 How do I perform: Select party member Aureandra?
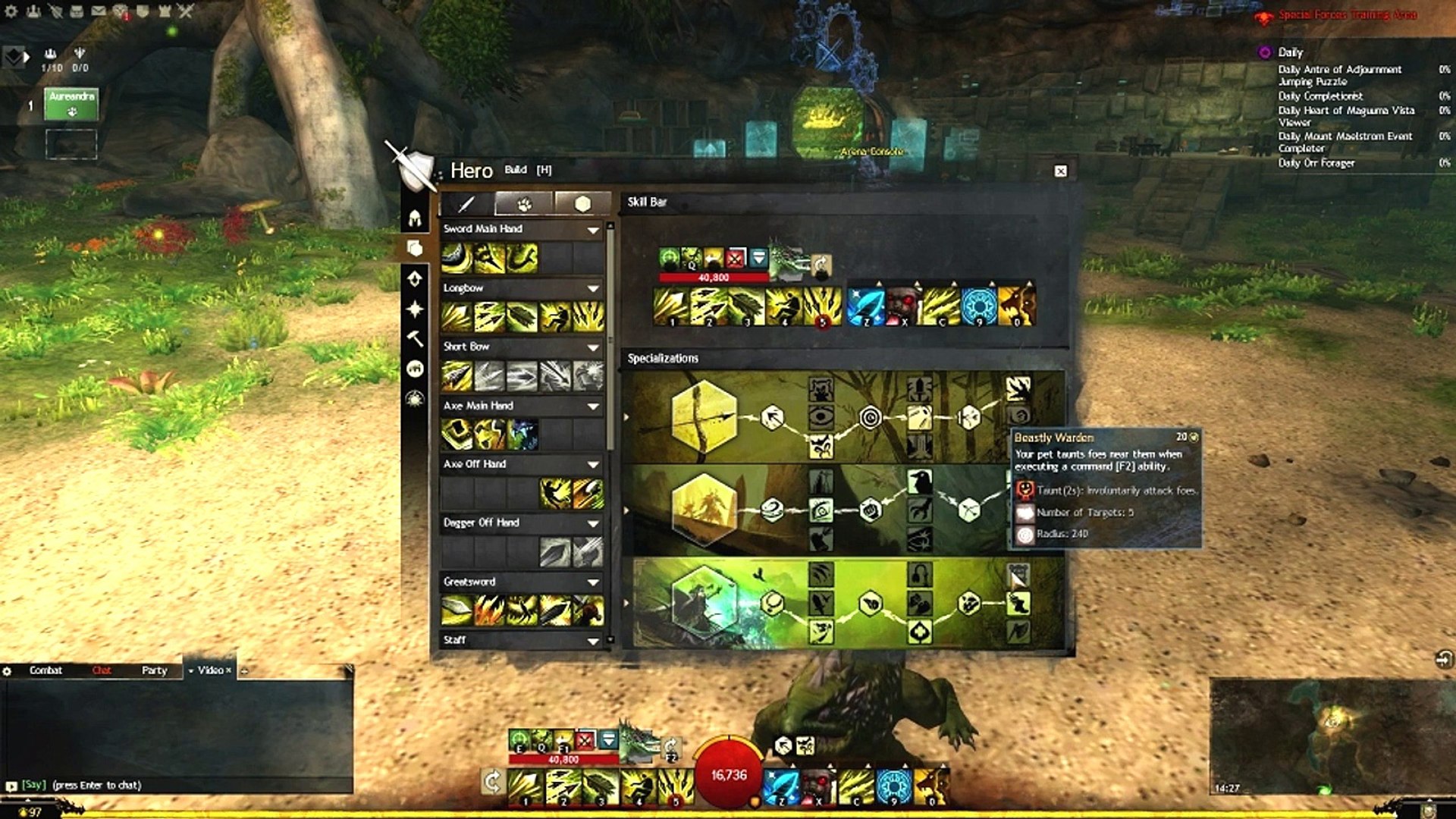71,104
